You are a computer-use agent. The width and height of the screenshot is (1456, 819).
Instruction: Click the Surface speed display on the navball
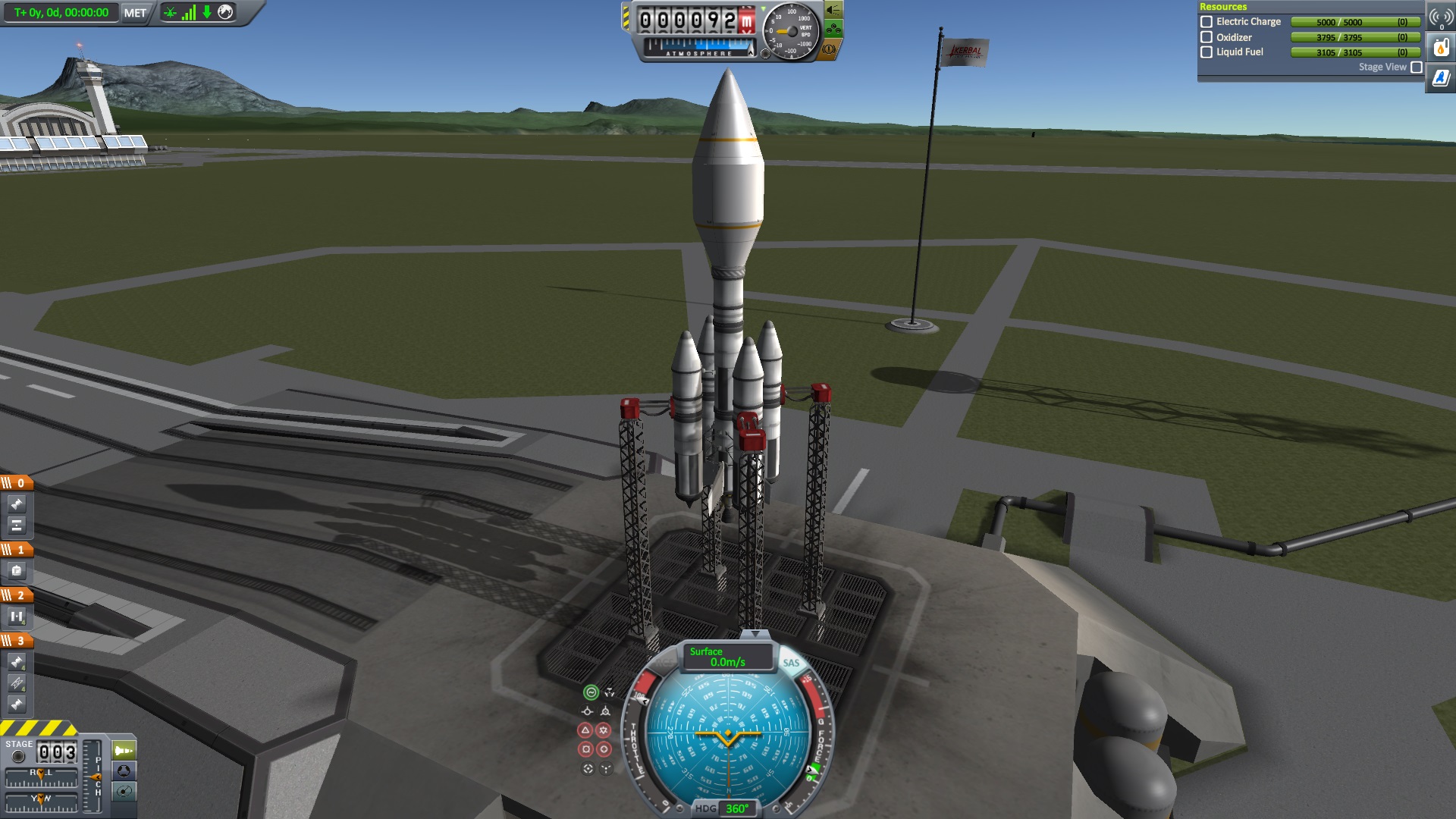pos(726,657)
